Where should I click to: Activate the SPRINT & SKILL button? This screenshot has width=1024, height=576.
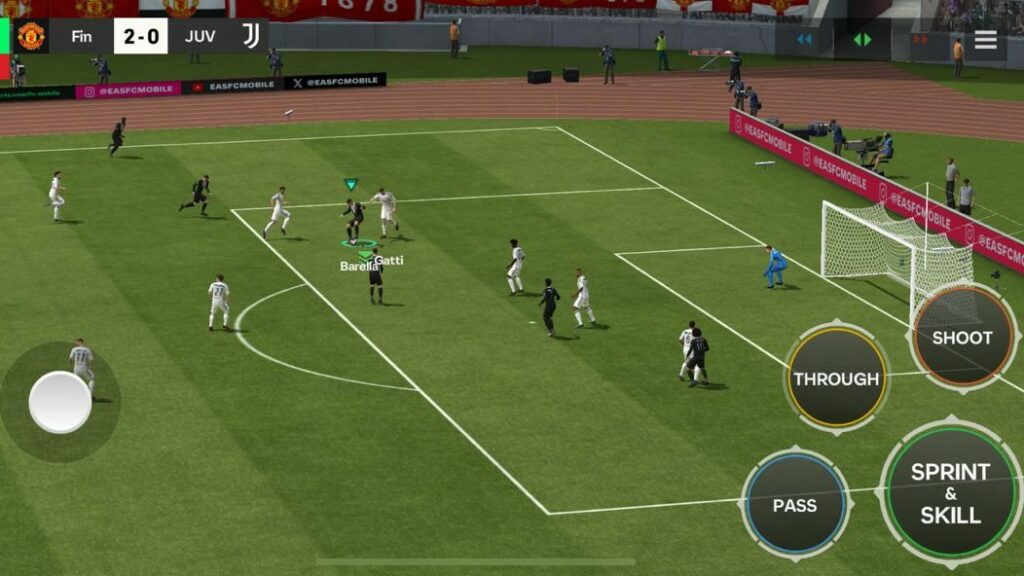coord(950,493)
